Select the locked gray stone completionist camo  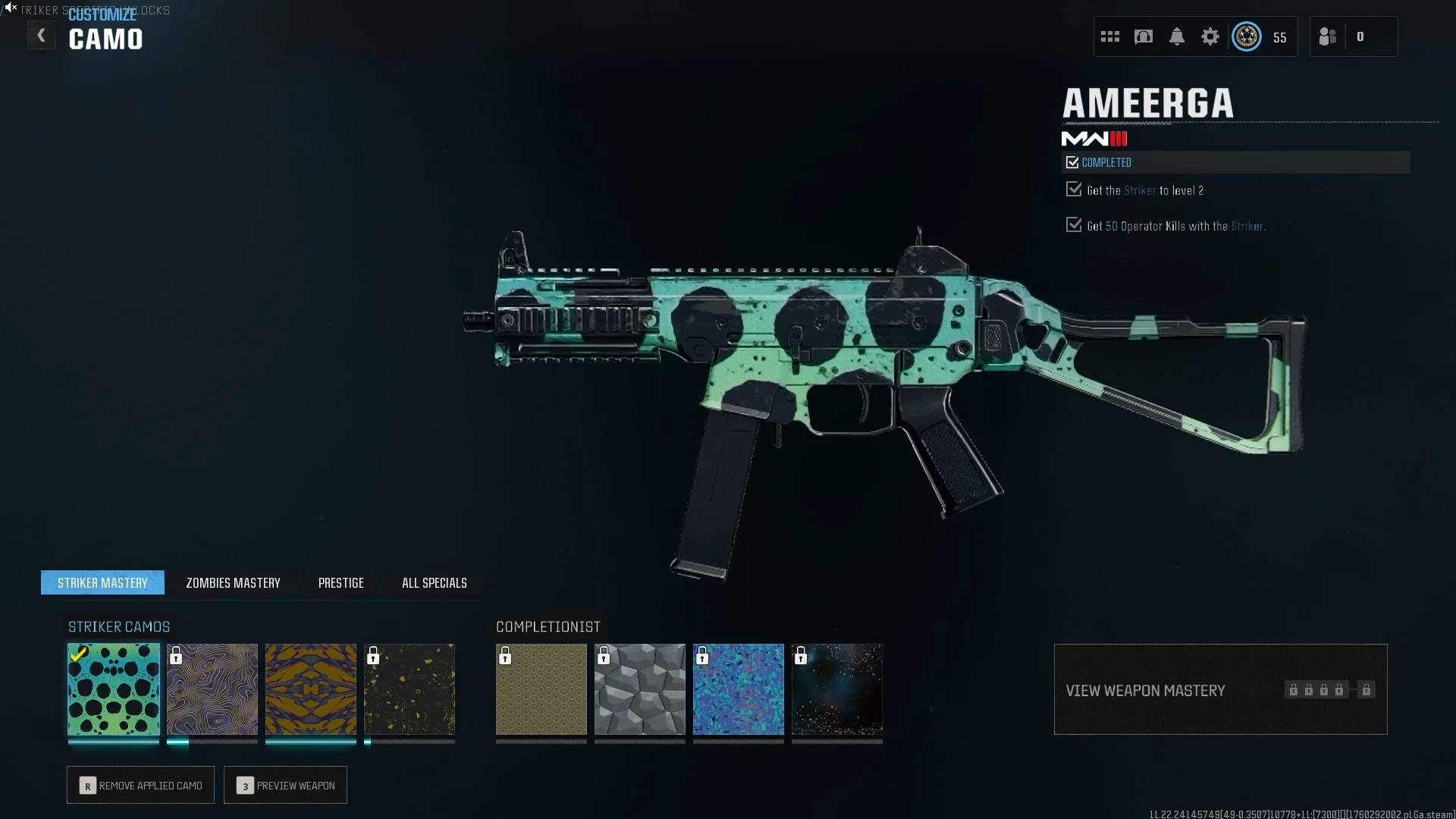point(640,689)
